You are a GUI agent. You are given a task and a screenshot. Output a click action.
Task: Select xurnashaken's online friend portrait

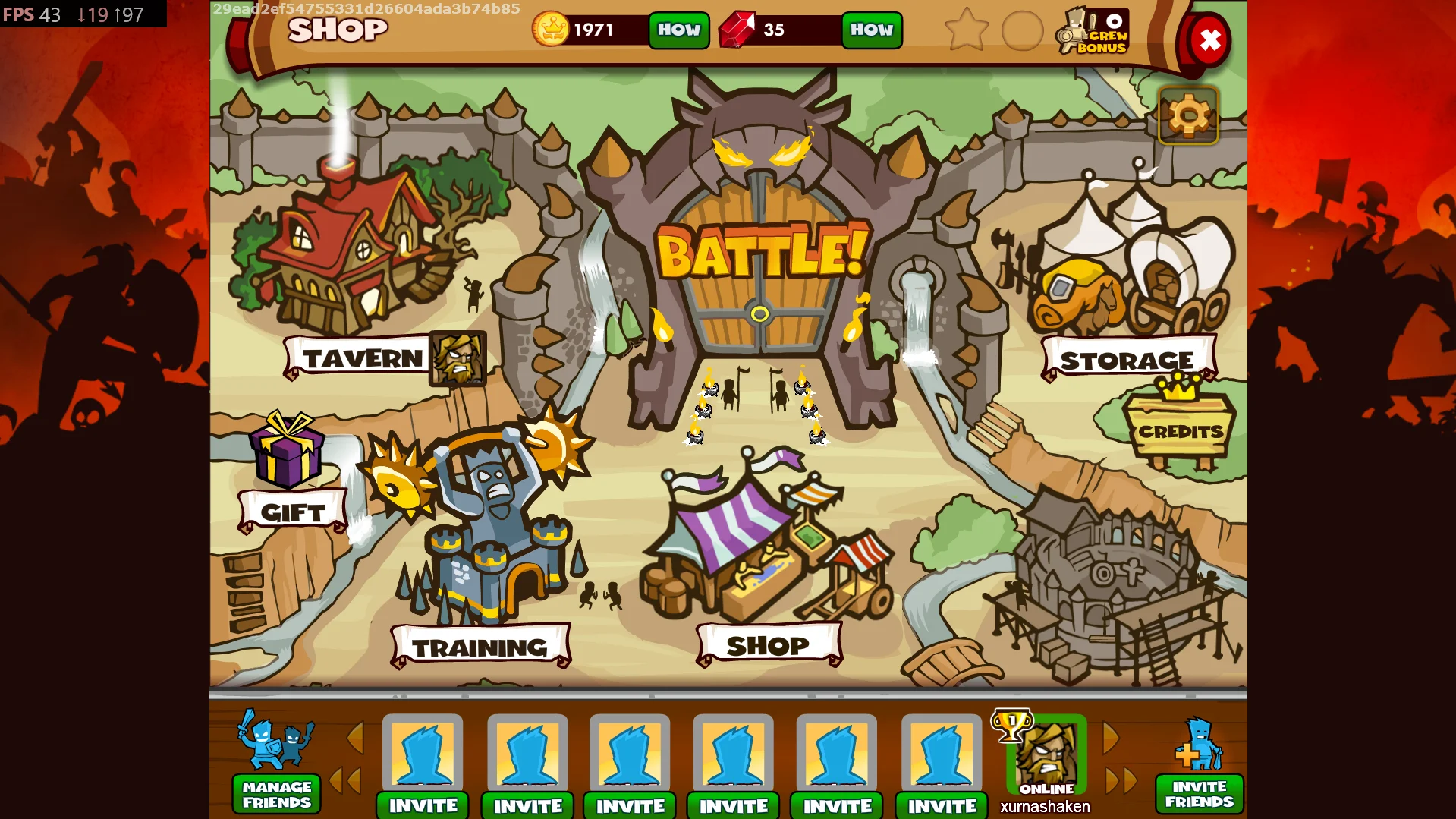click(1046, 754)
